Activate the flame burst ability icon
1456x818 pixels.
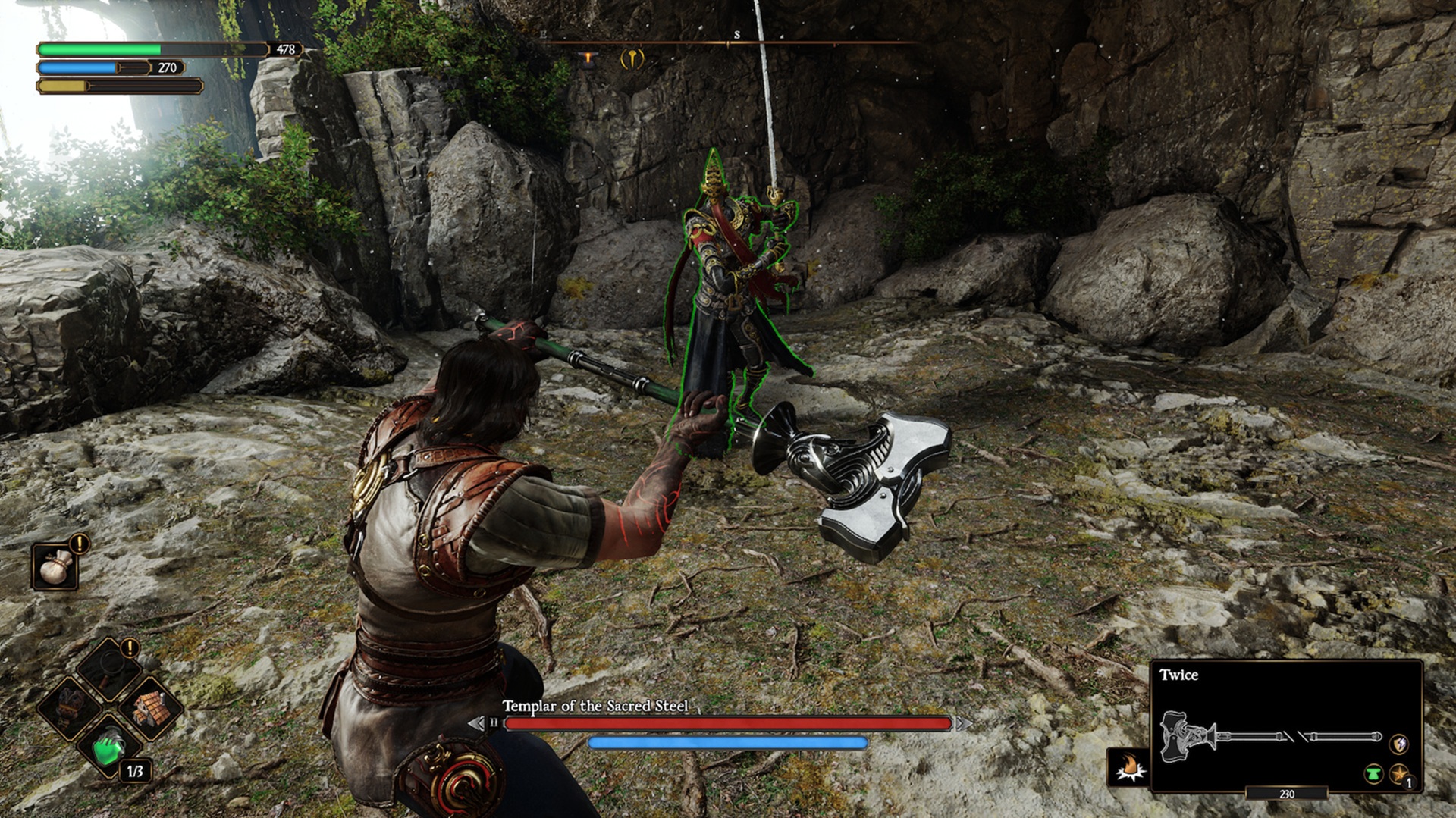pos(1128,767)
